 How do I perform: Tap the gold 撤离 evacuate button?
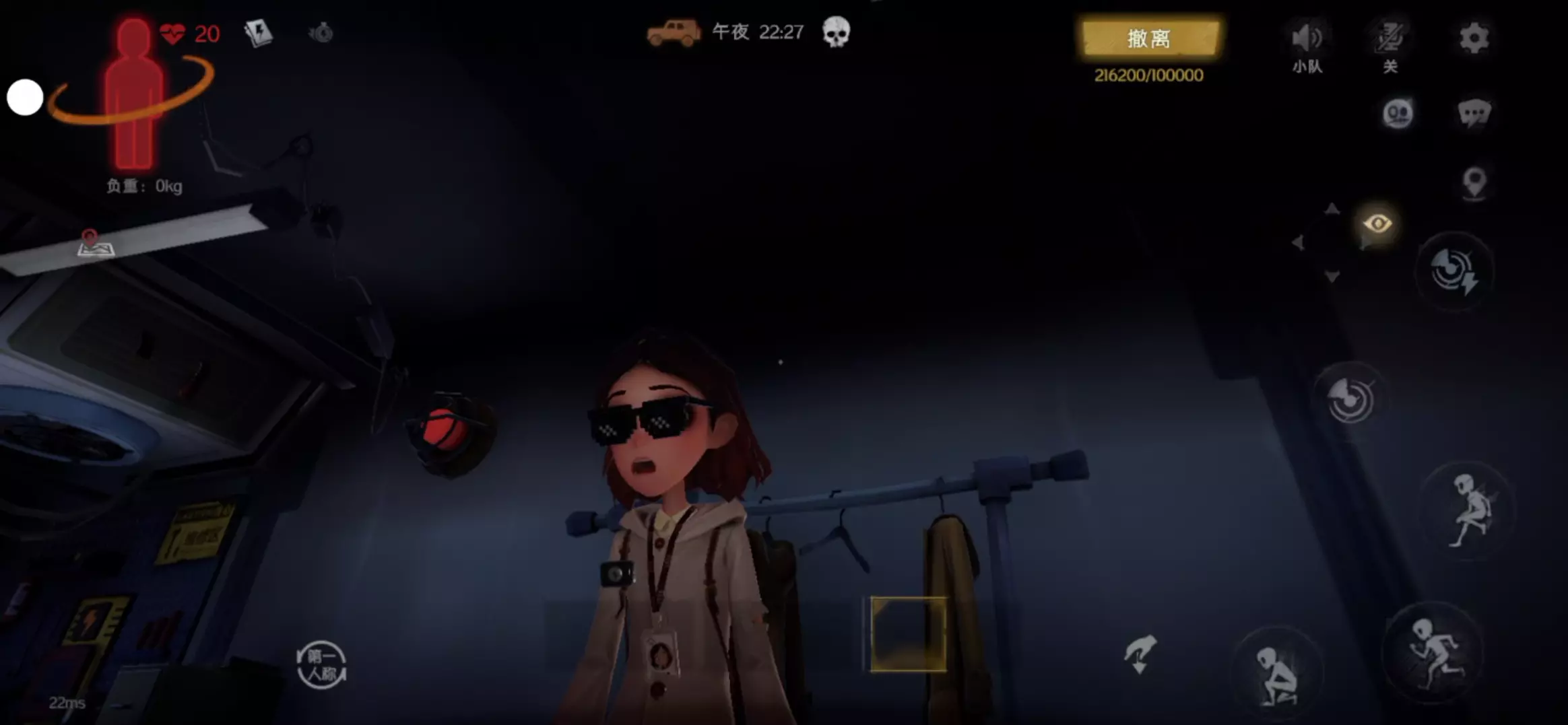pos(1150,38)
